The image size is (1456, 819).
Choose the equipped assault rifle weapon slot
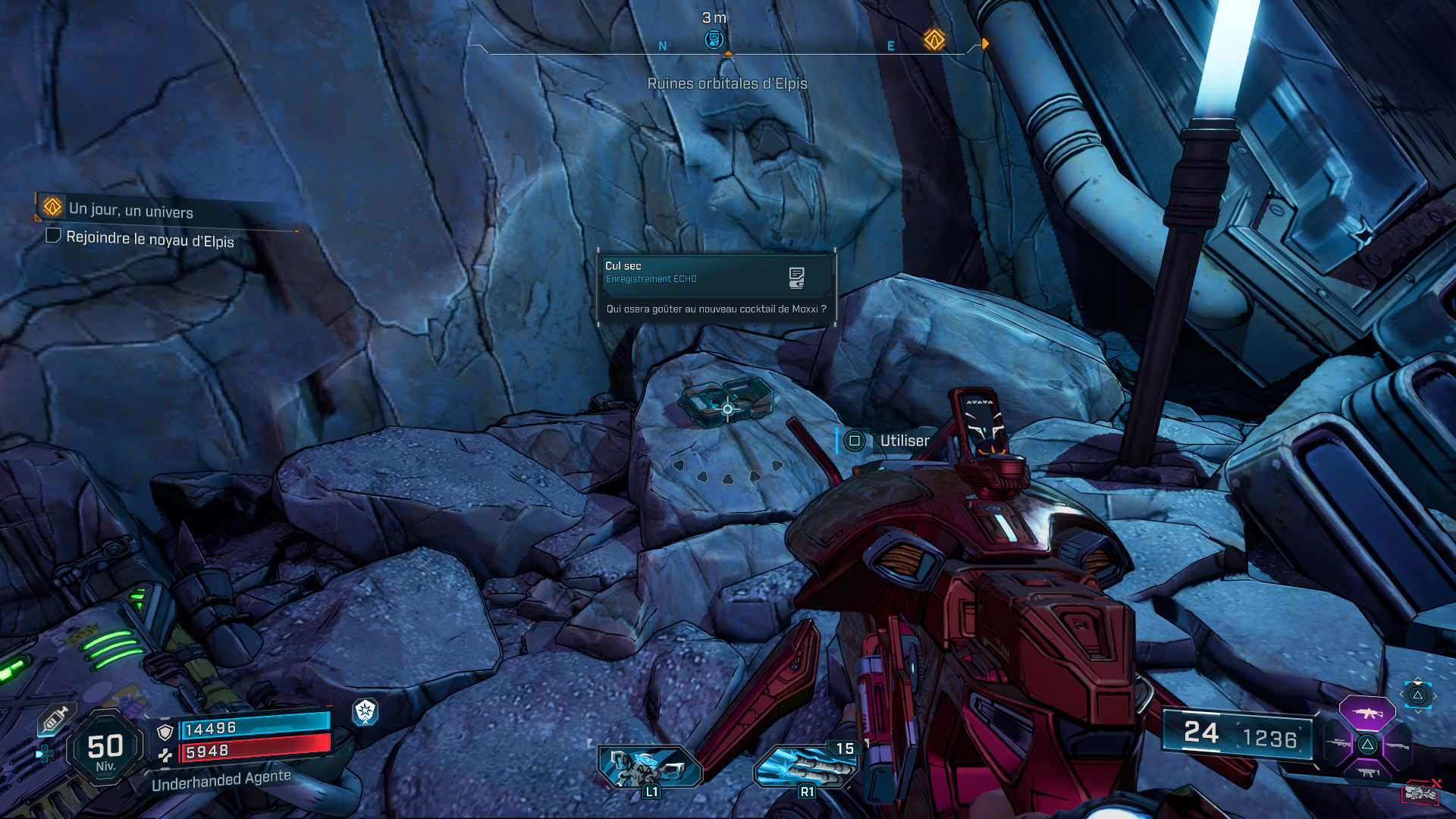point(1367,713)
